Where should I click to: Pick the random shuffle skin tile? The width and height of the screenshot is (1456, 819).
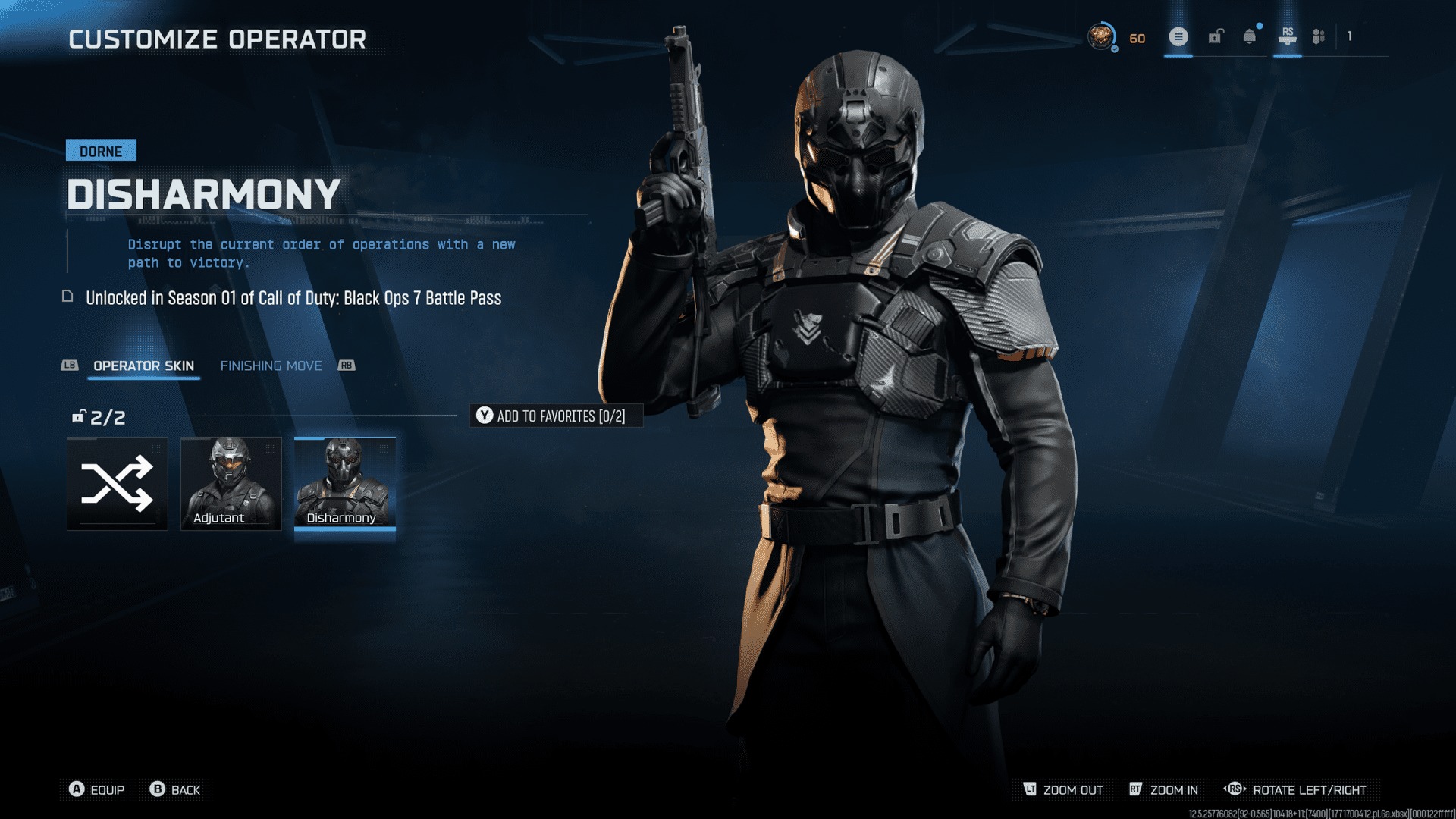pos(118,483)
